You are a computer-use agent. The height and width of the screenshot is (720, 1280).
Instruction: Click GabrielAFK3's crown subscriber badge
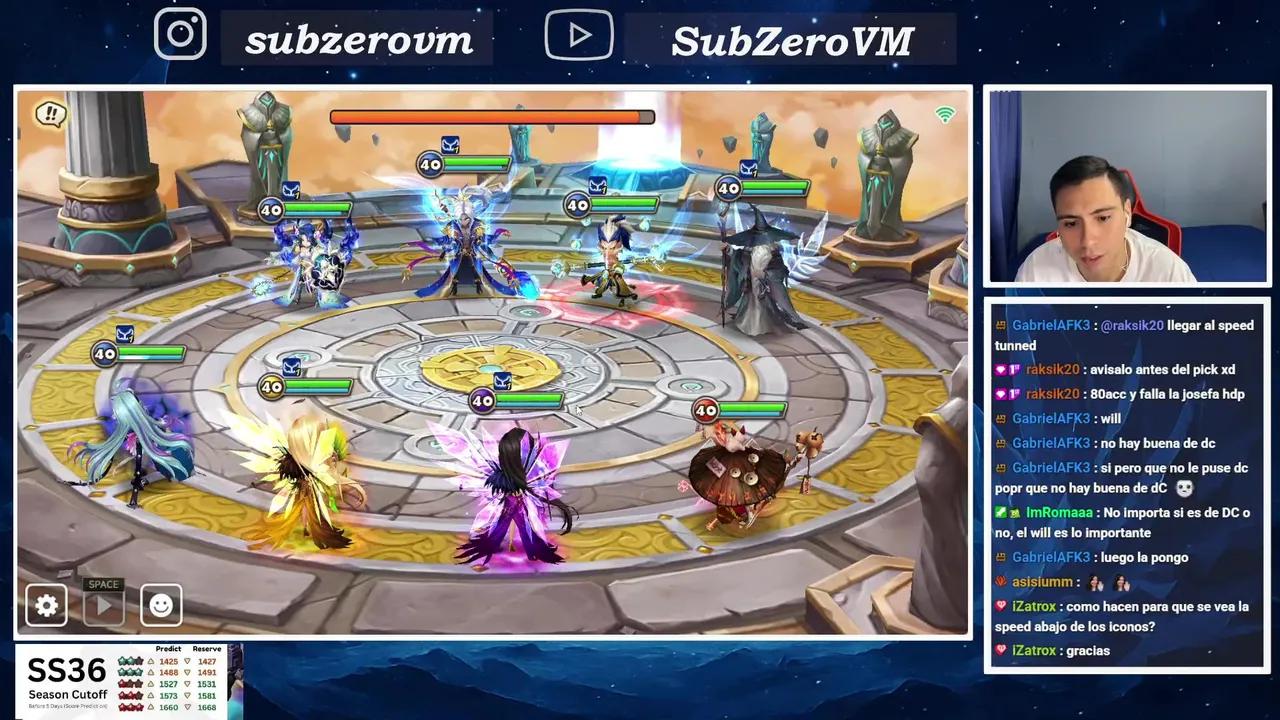pyautogui.click(x=1001, y=325)
